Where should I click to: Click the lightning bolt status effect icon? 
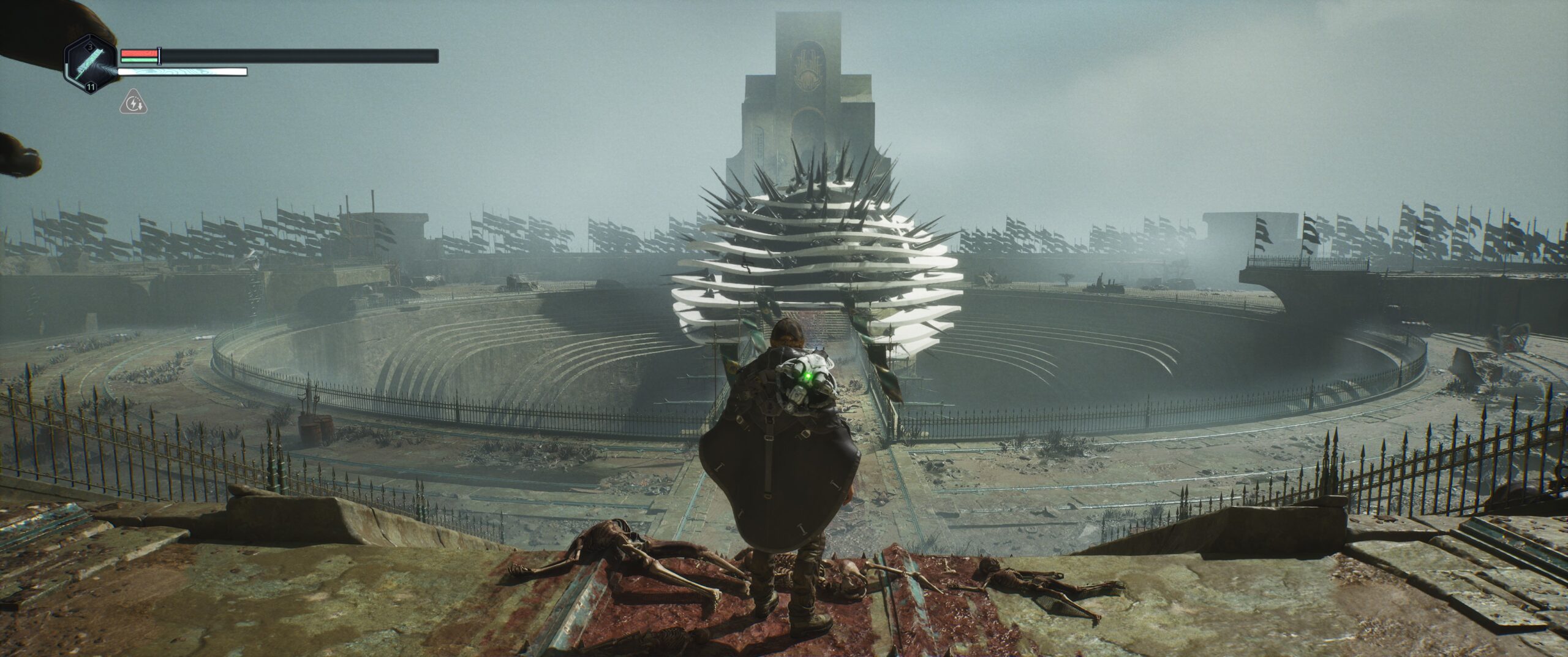click(x=133, y=103)
